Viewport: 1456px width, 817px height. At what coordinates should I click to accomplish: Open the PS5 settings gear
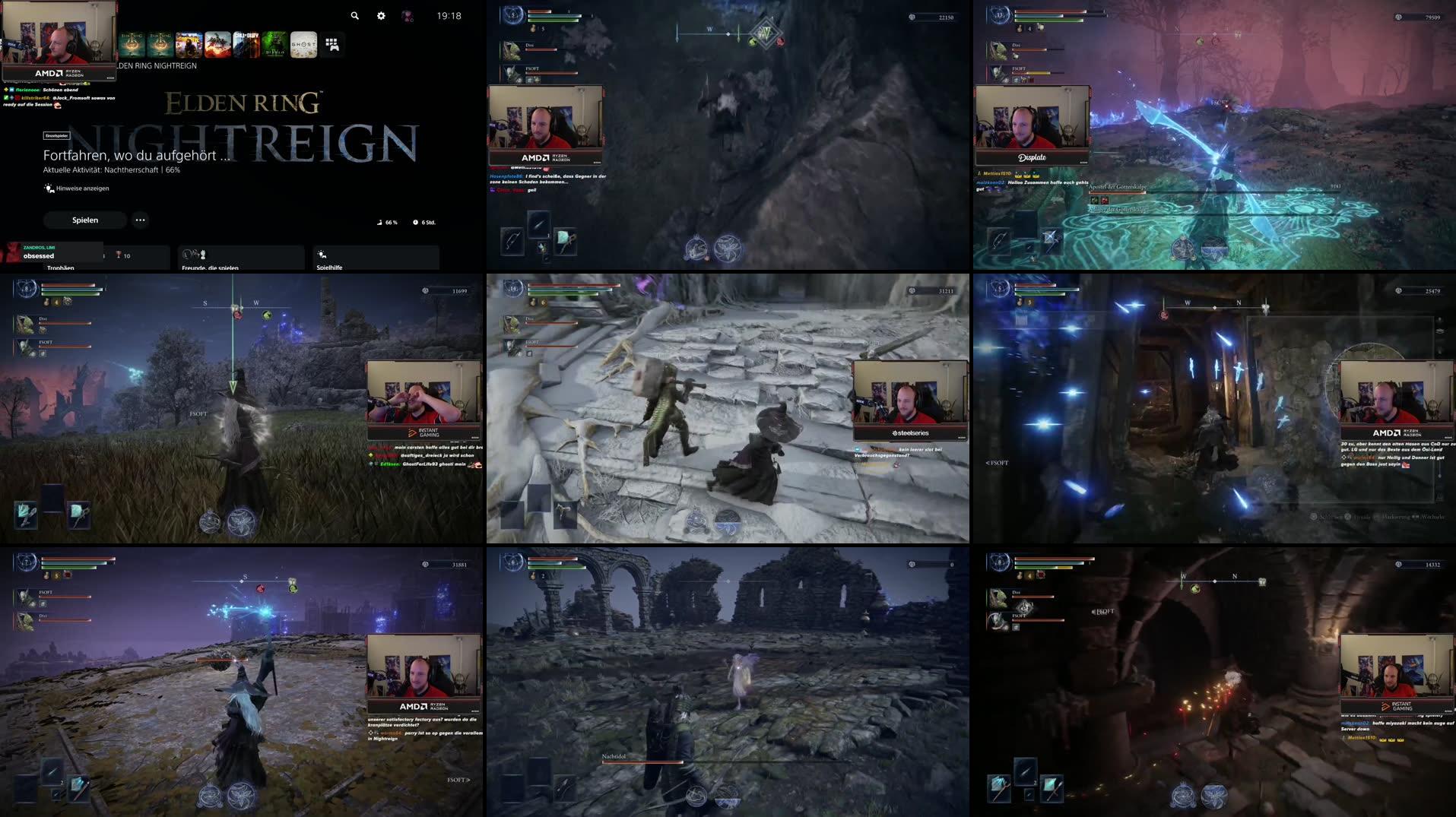pos(381,15)
